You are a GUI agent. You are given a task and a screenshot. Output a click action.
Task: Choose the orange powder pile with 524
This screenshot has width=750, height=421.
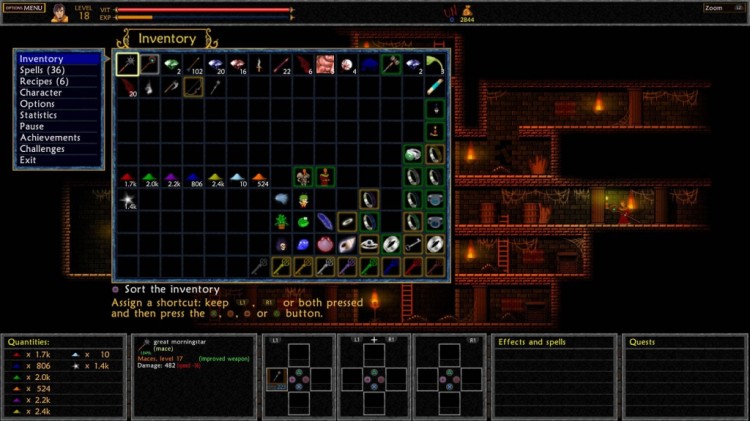point(259,178)
